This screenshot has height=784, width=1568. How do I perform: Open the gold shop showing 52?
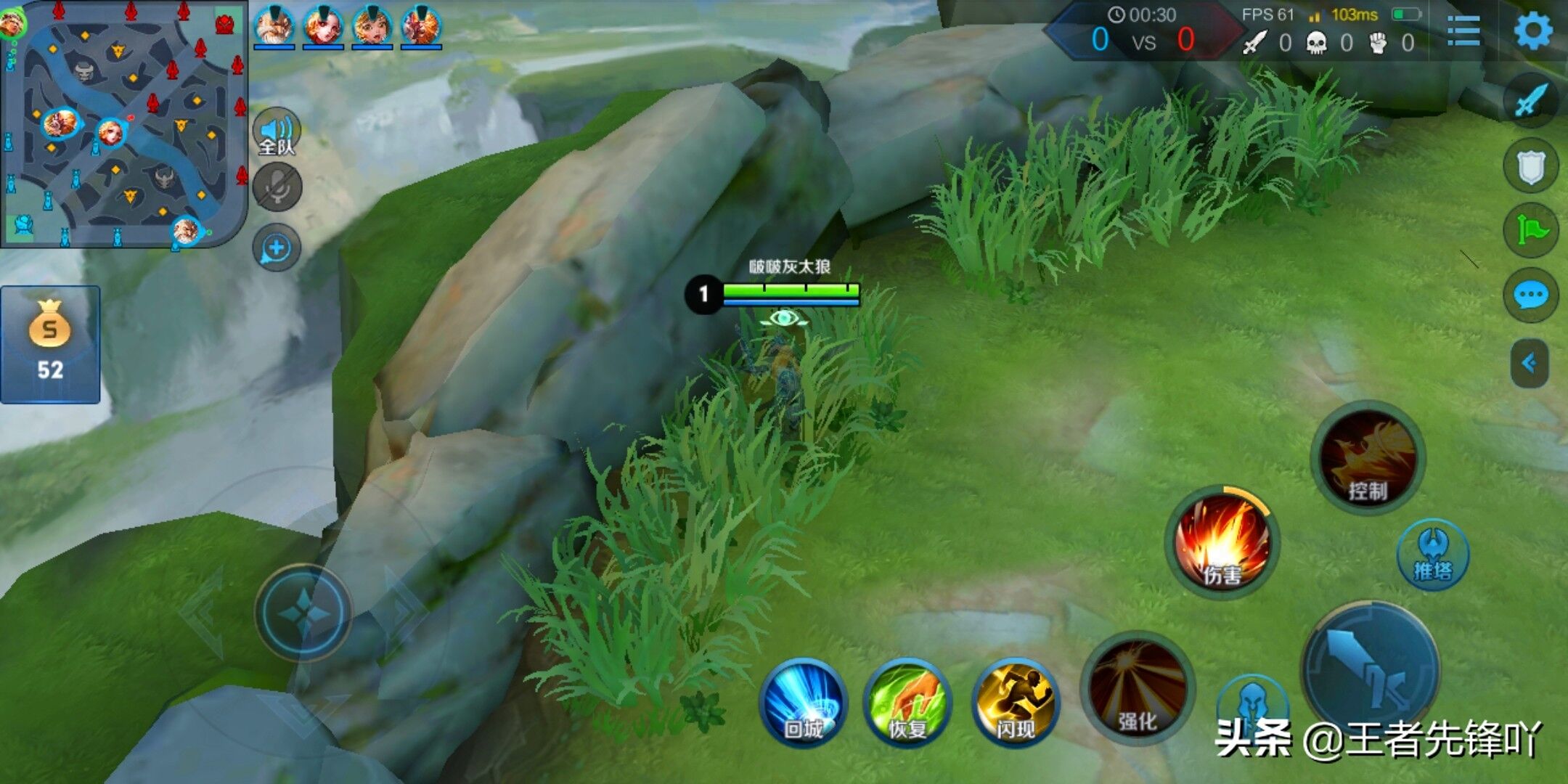tap(50, 344)
